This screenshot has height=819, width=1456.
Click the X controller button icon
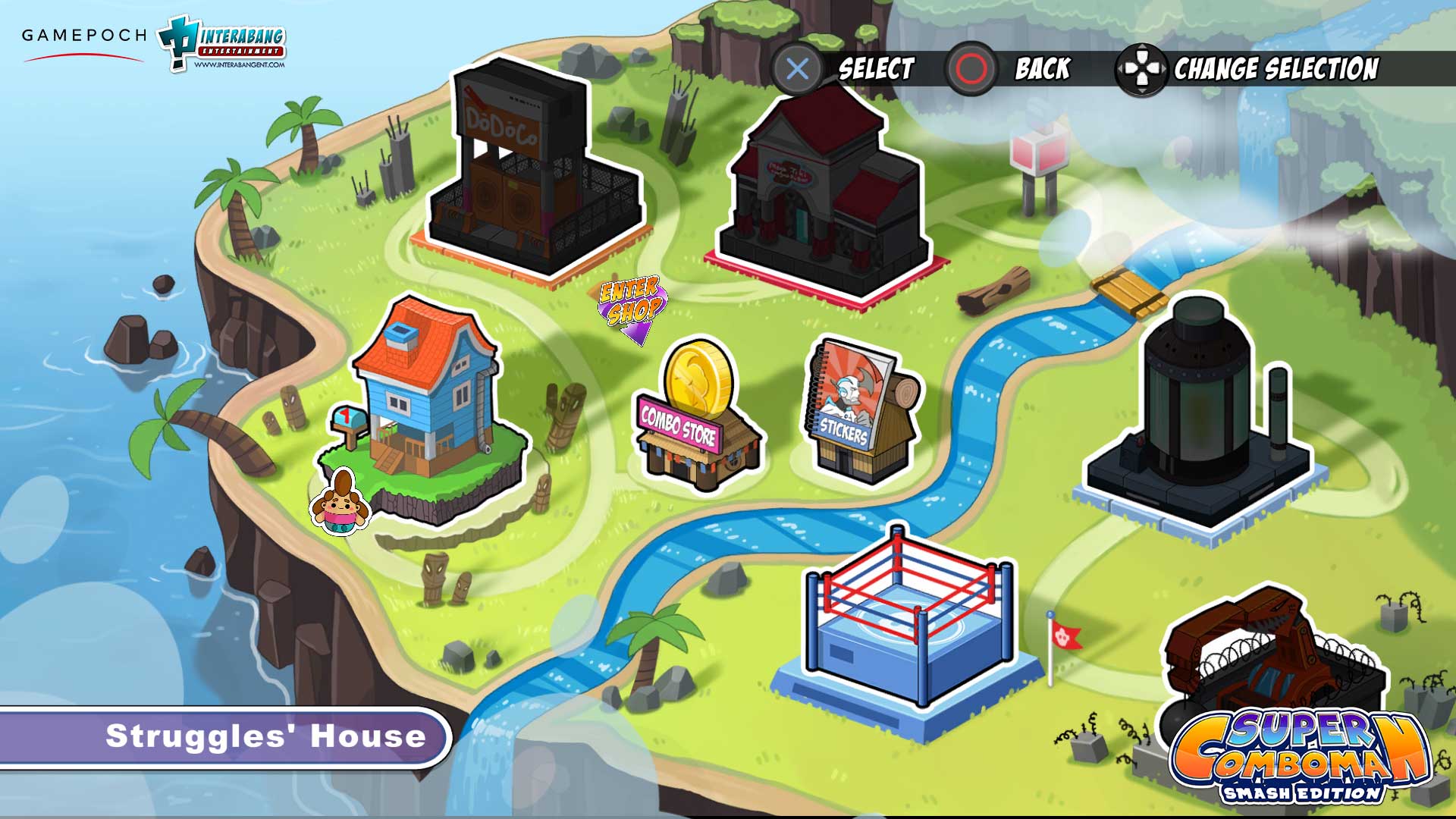[x=795, y=71]
